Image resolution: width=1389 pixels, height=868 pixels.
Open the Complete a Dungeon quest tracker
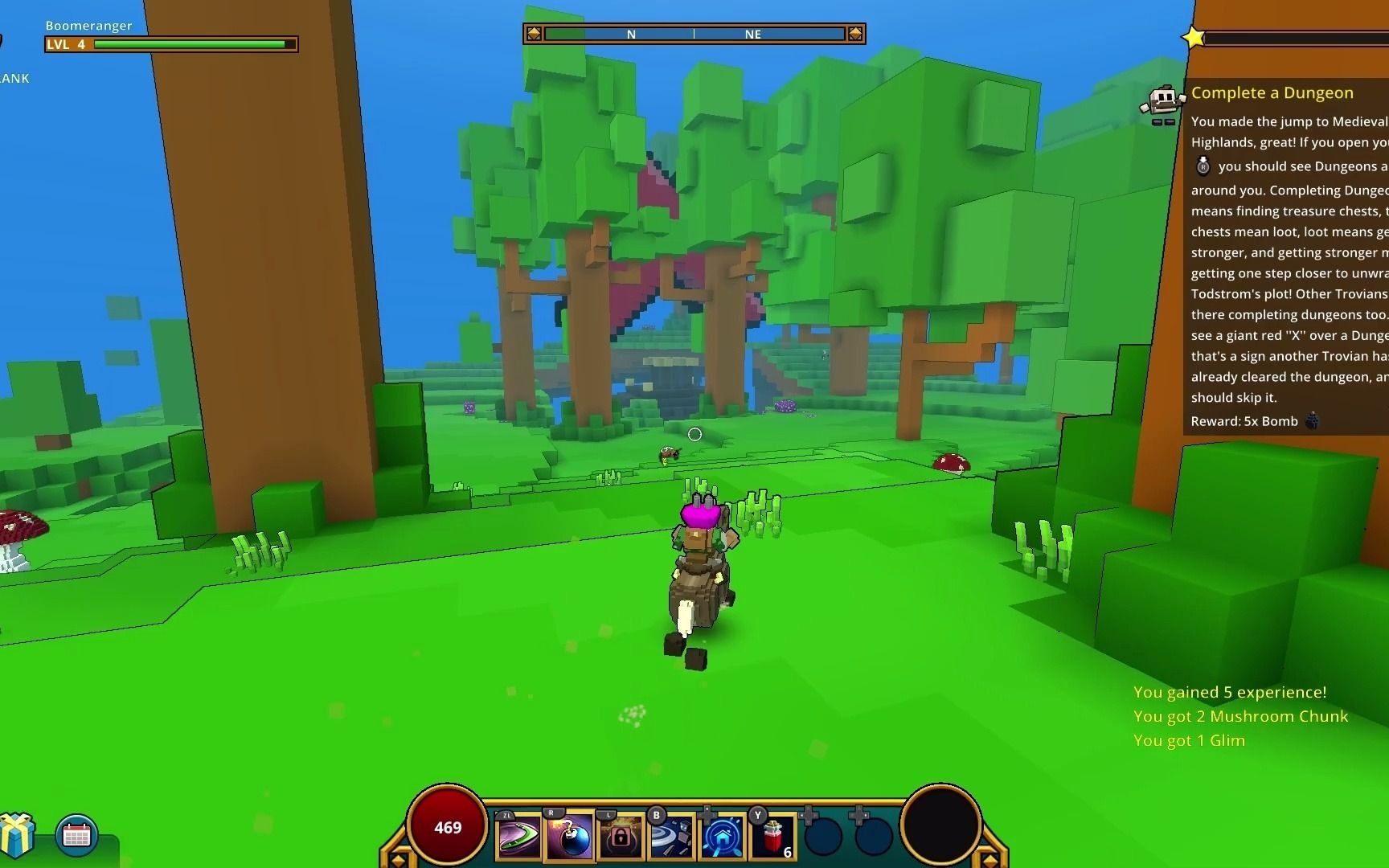coord(1272,93)
